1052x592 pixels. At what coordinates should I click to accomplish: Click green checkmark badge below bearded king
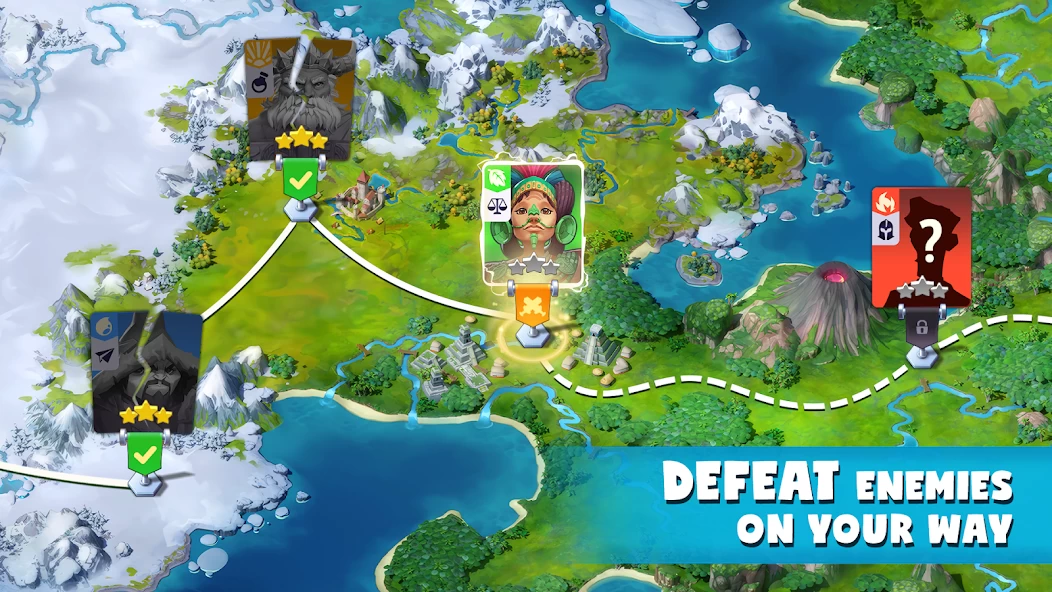tap(300, 182)
